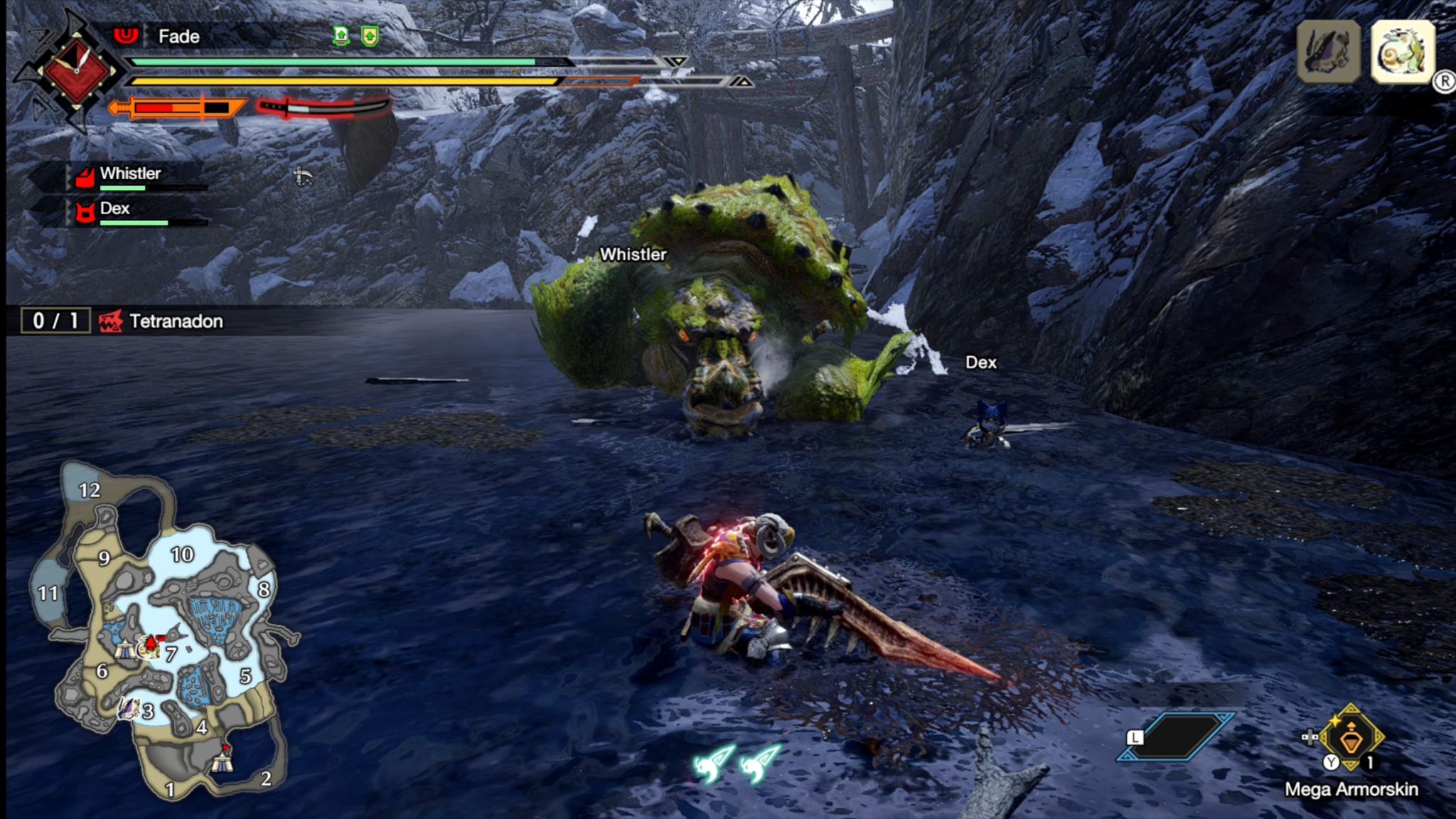The width and height of the screenshot is (1456, 819).
Task: Click the sub-camp tent marker near area 6
Action: (125, 649)
